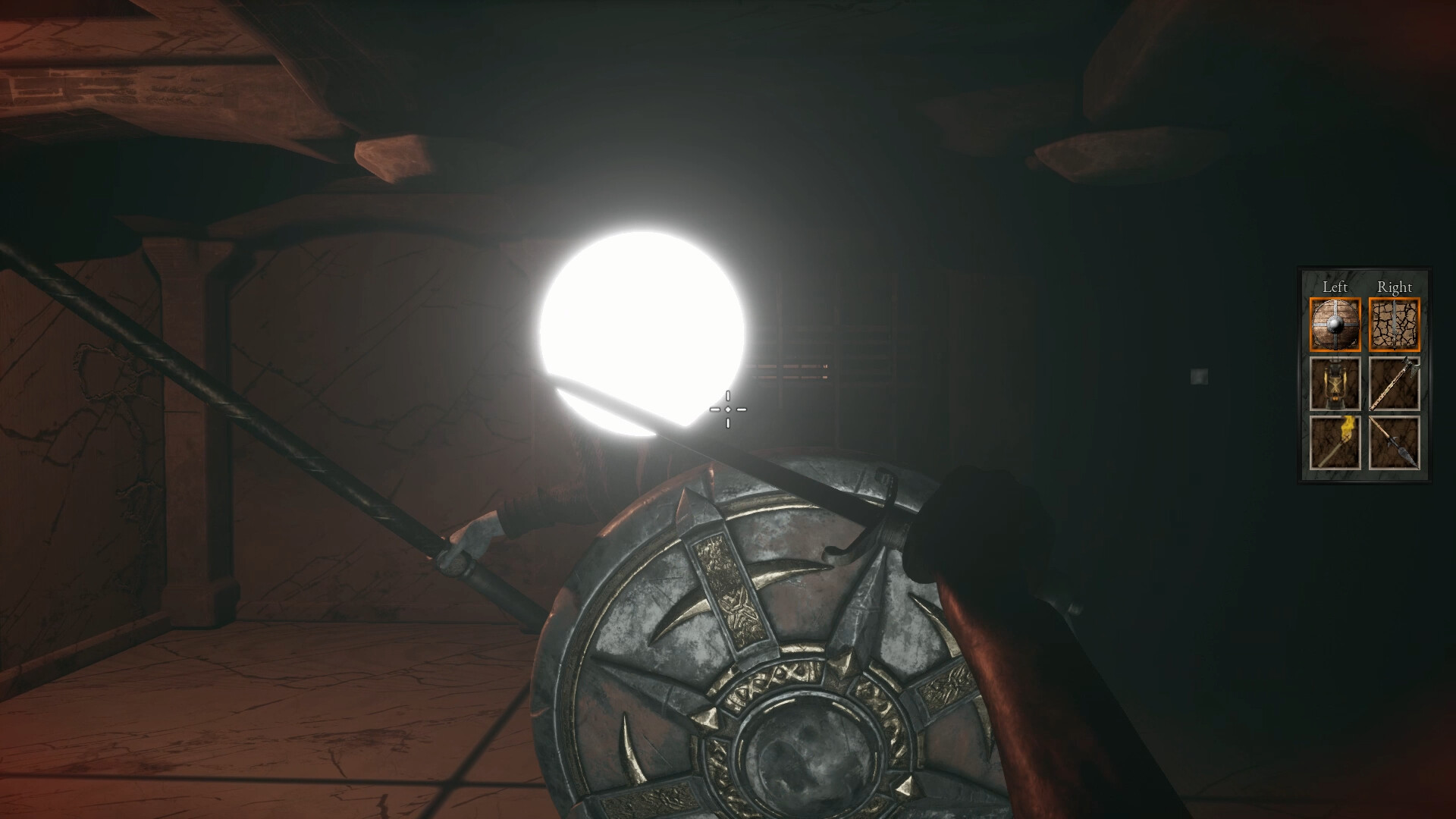Select the sword icon in the Right column
The width and height of the screenshot is (1456, 819).
point(1394,325)
